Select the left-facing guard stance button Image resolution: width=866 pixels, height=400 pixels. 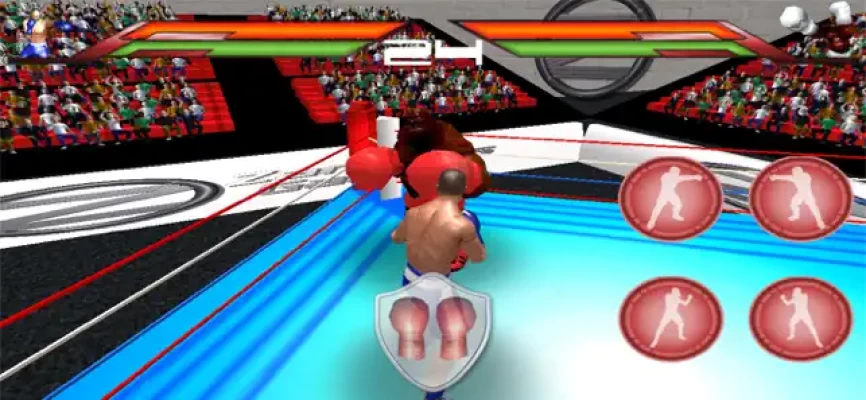800,318
